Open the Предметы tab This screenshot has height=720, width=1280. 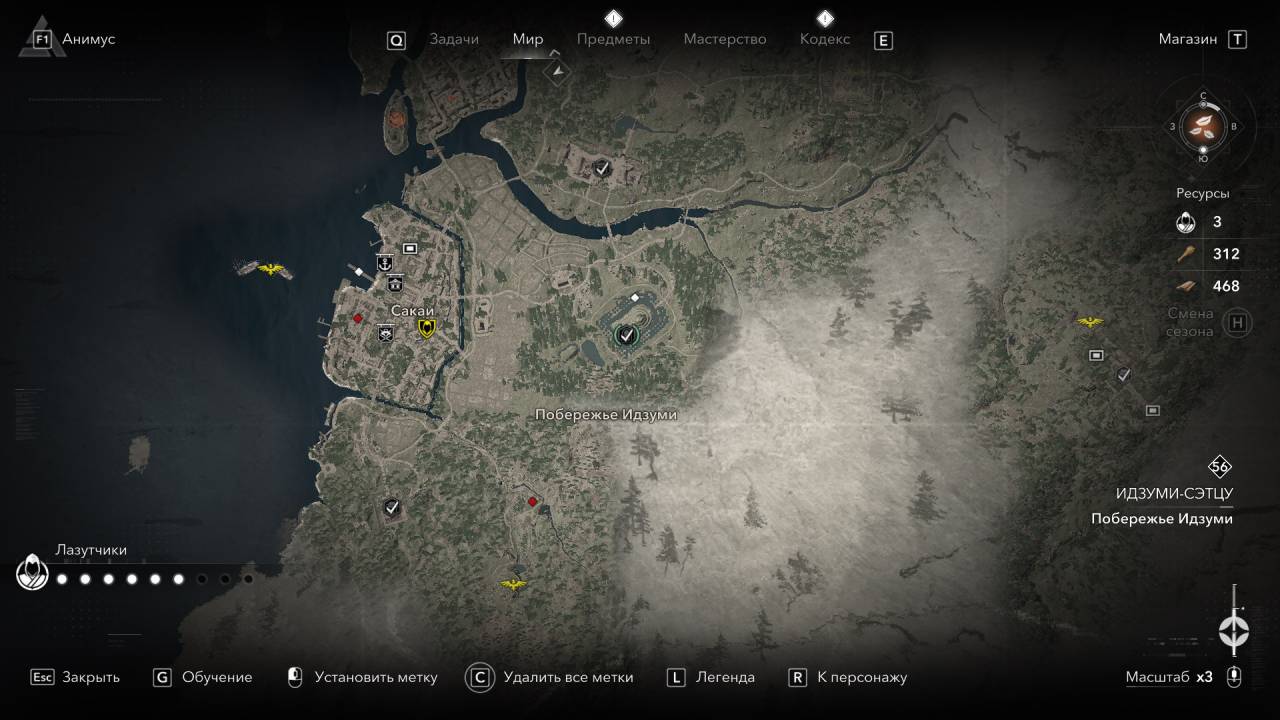click(x=613, y=39)
